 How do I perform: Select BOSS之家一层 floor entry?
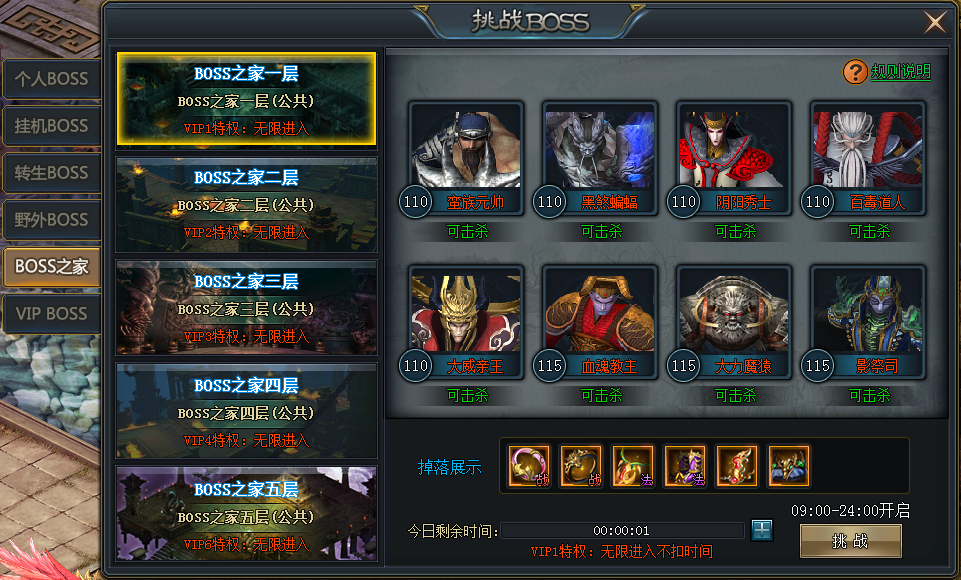pos(246,99)
